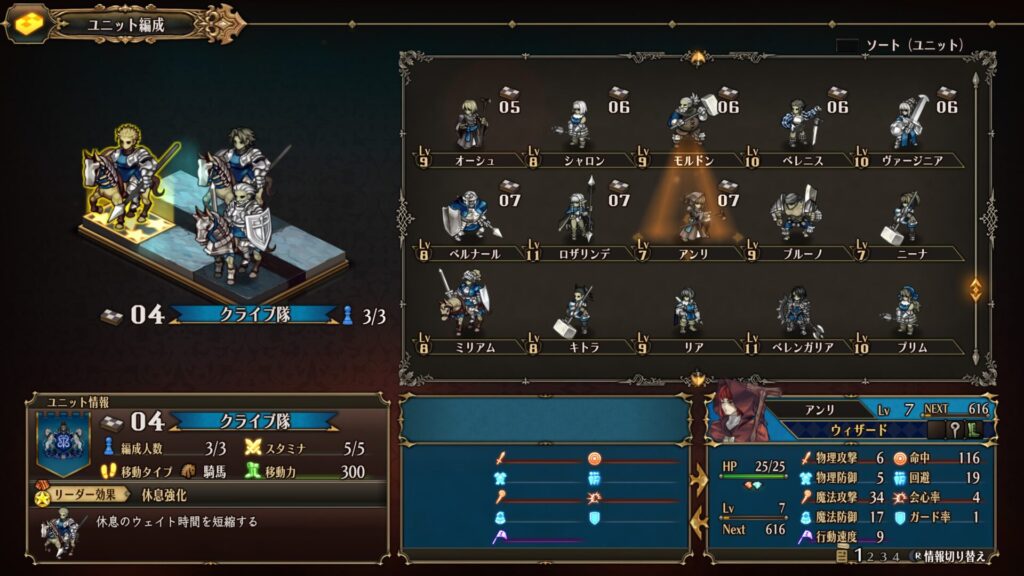Viewport: 1024px width, 576px height.
Task: Switch to info page 2
Action: coord(871,557)
